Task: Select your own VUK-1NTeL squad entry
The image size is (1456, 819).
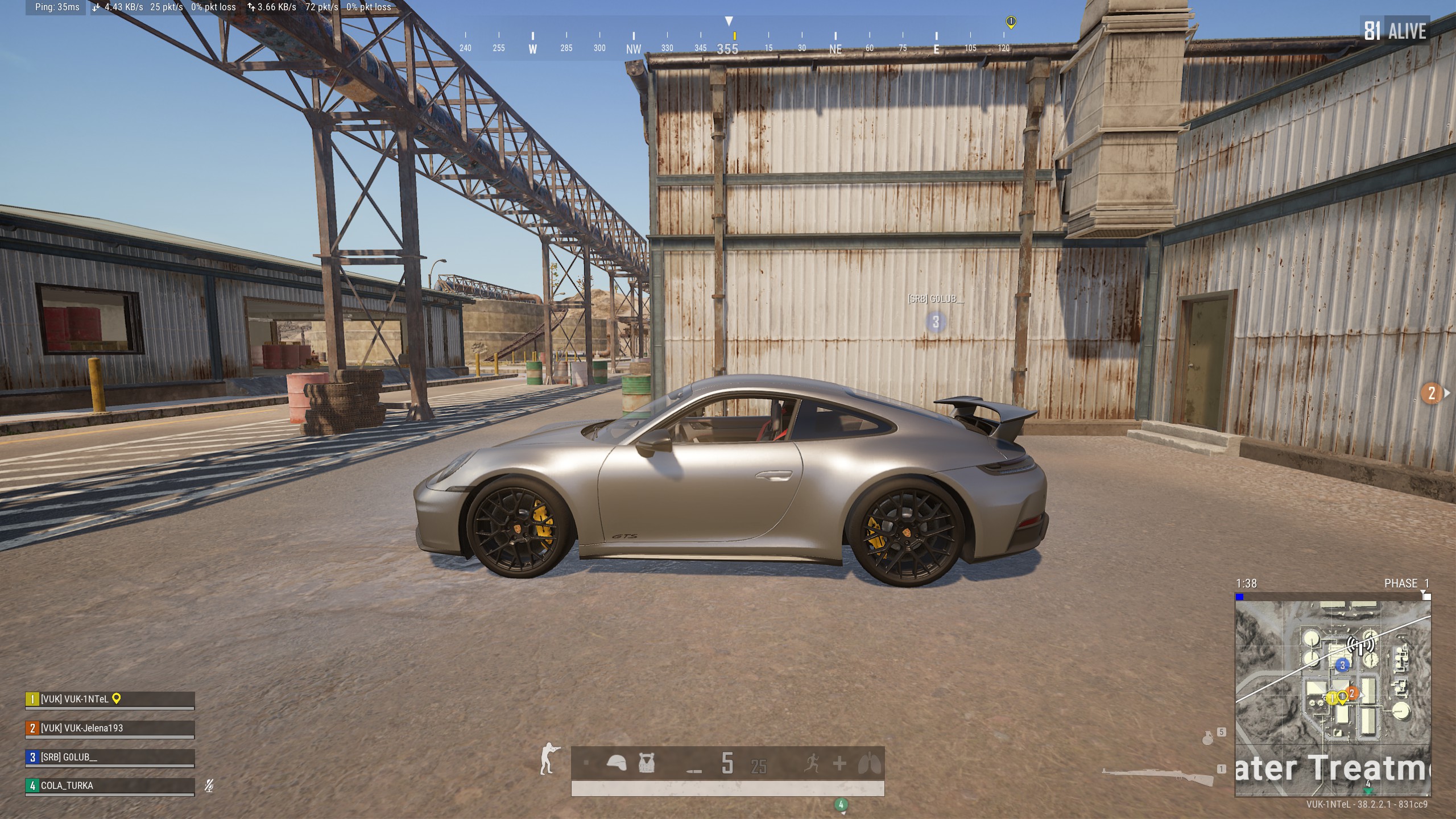Action: (109, 699)
